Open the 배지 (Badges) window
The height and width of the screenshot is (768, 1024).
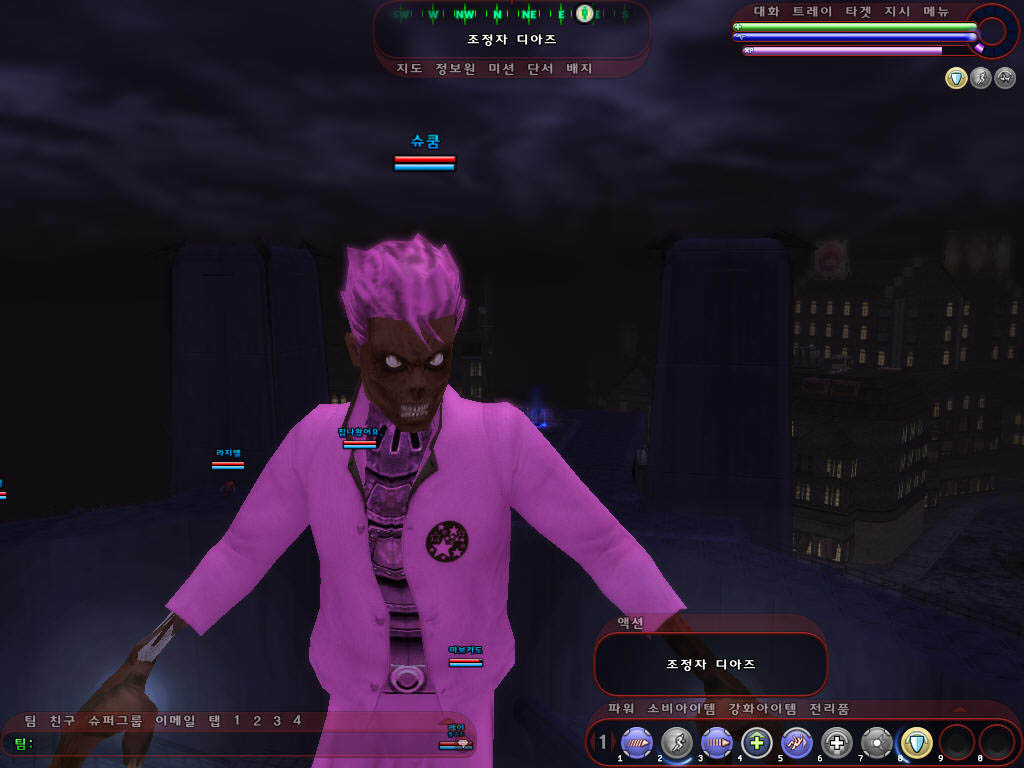coord(579,69)
